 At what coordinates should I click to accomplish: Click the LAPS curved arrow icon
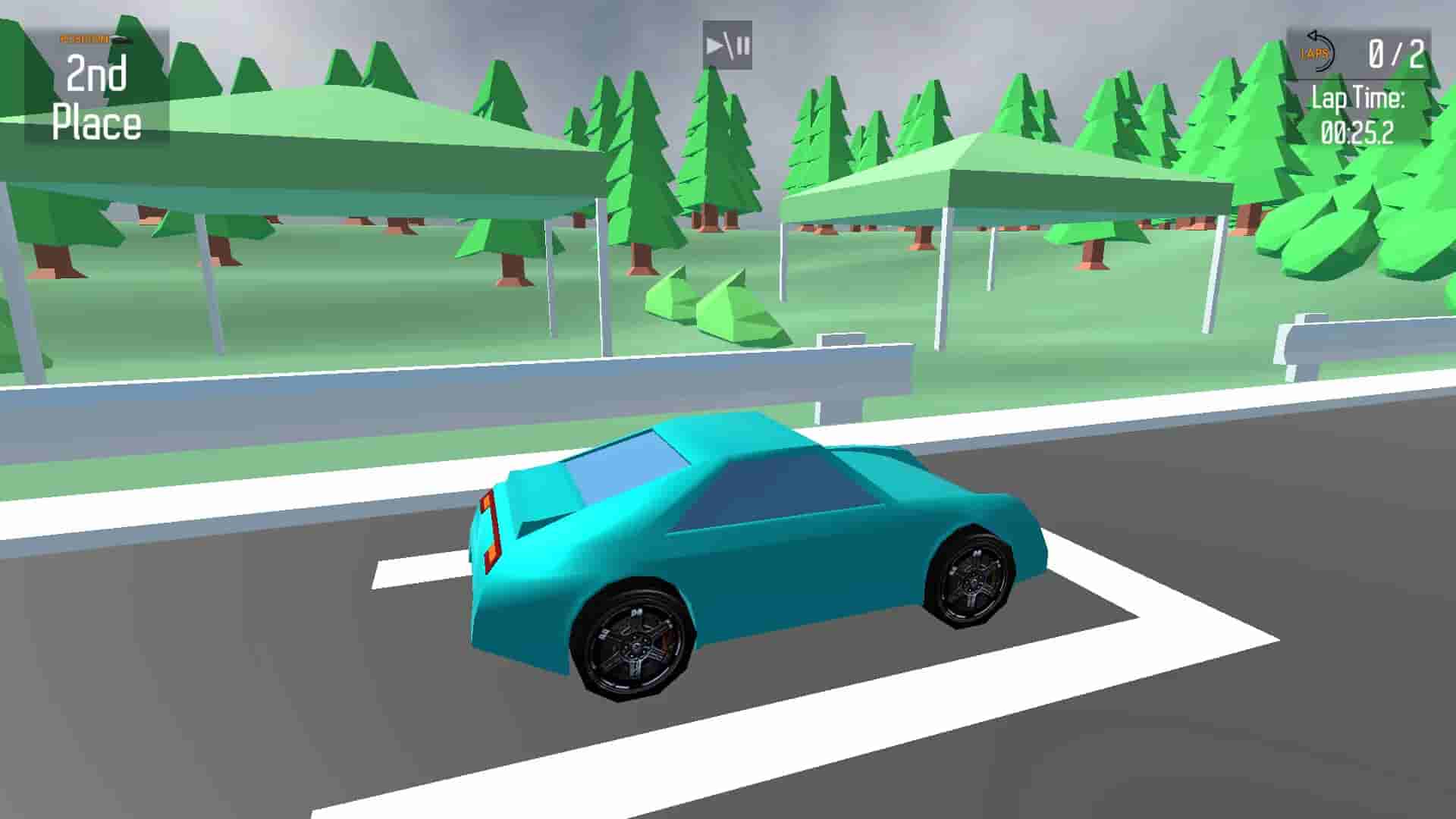pyautogui.click(x=1319, y=47)
